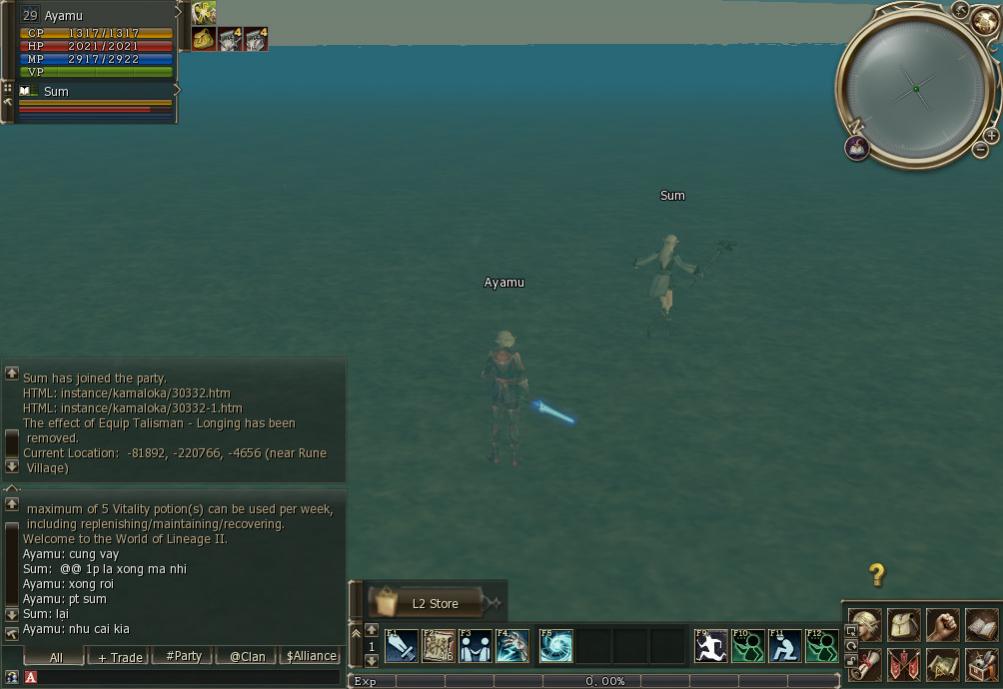Switch to the All chat tab
Screen dimensions: 1003x689
coord(55,657)
